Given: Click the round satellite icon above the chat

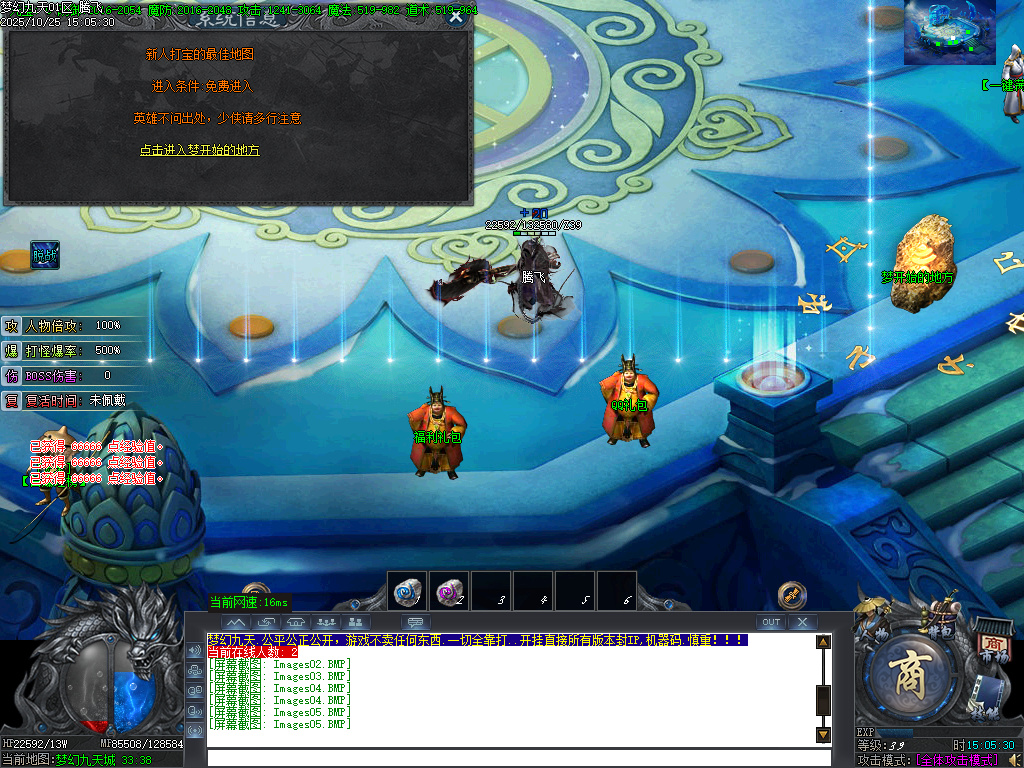Looking at the screenshot, I should 792,594.
